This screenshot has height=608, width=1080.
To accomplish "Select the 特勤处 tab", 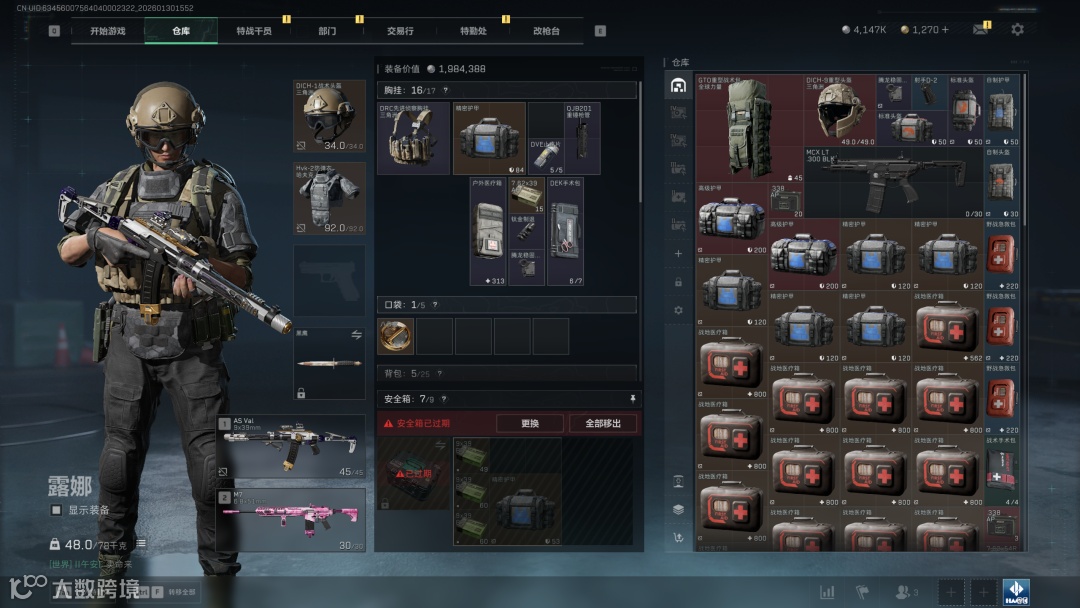I will coord(473,31).
